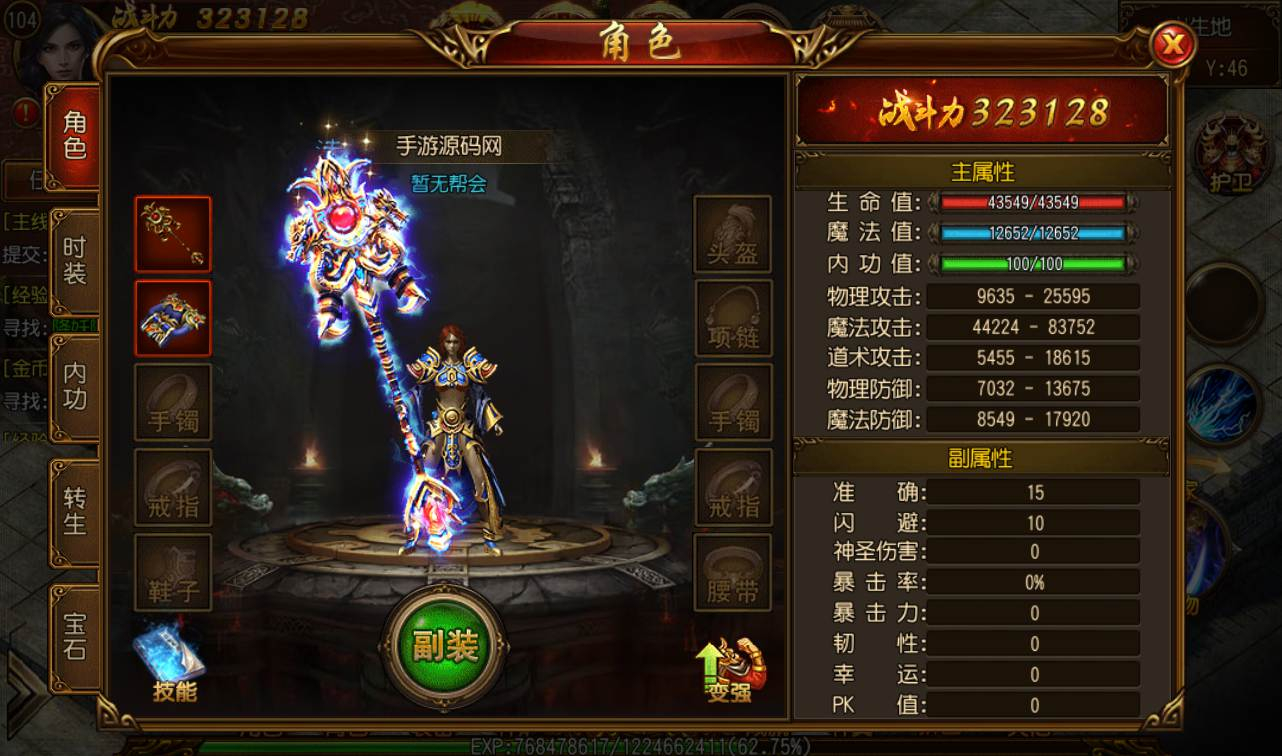Select the 转生 tab
Screen dimensions: 1282x756
75,510
